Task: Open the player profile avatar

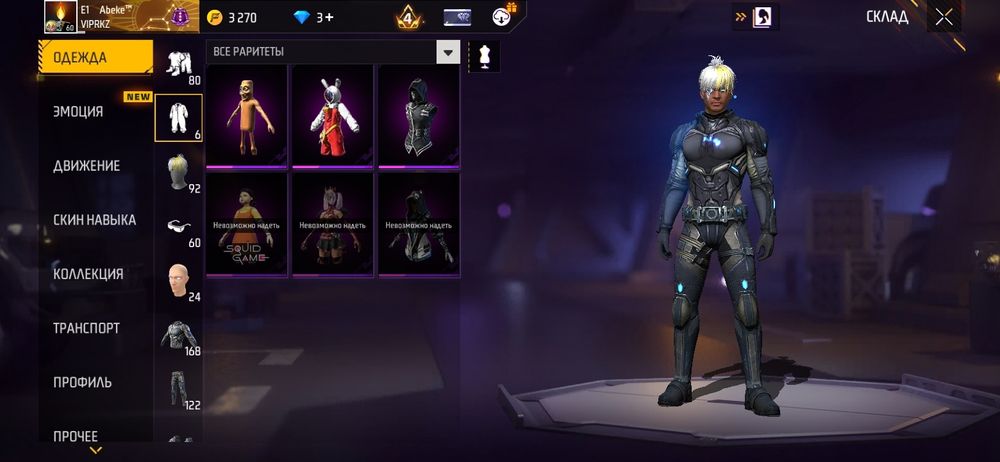Action: click(x=60, y=17)
